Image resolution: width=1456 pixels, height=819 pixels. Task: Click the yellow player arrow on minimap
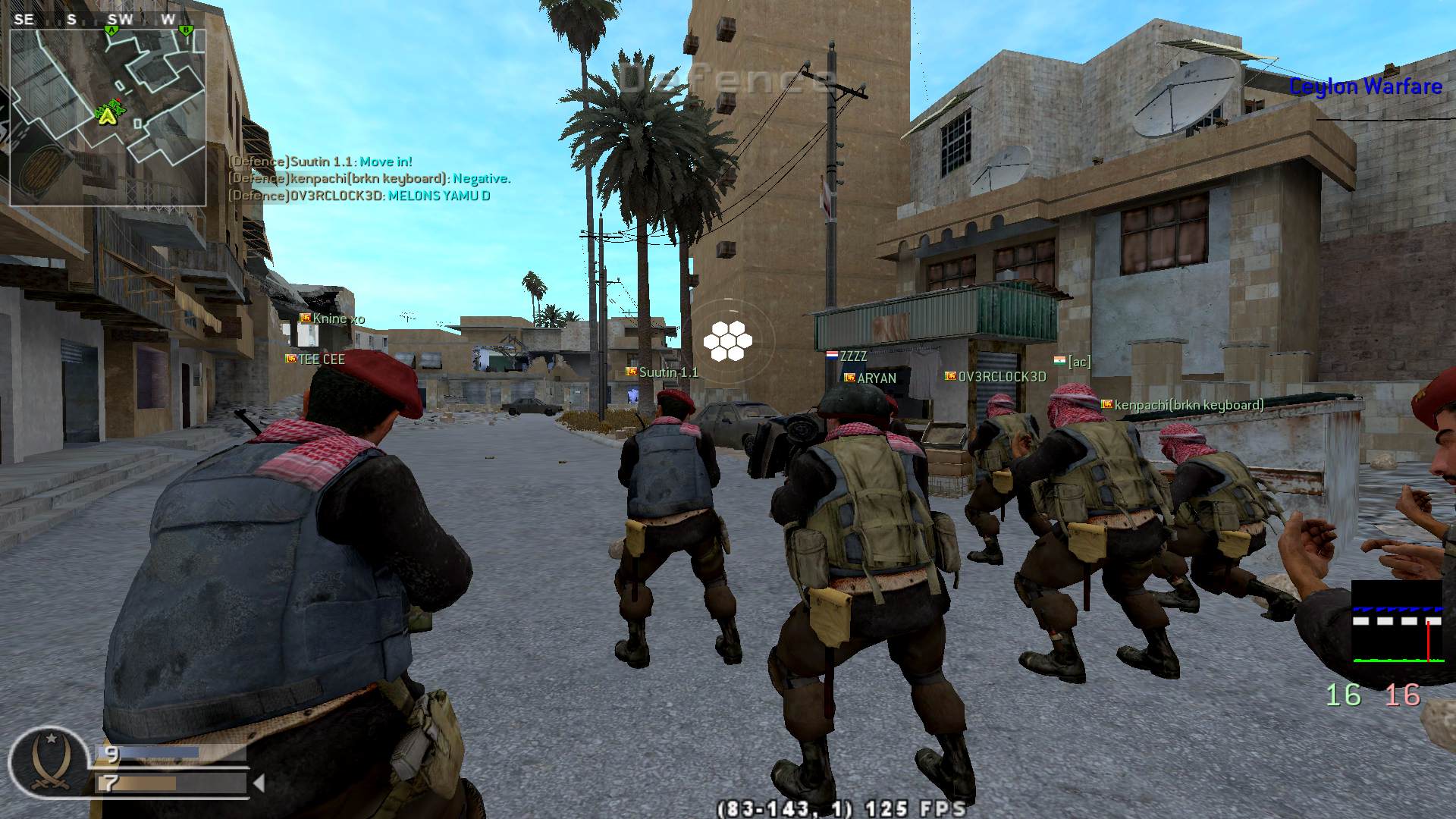108,115
